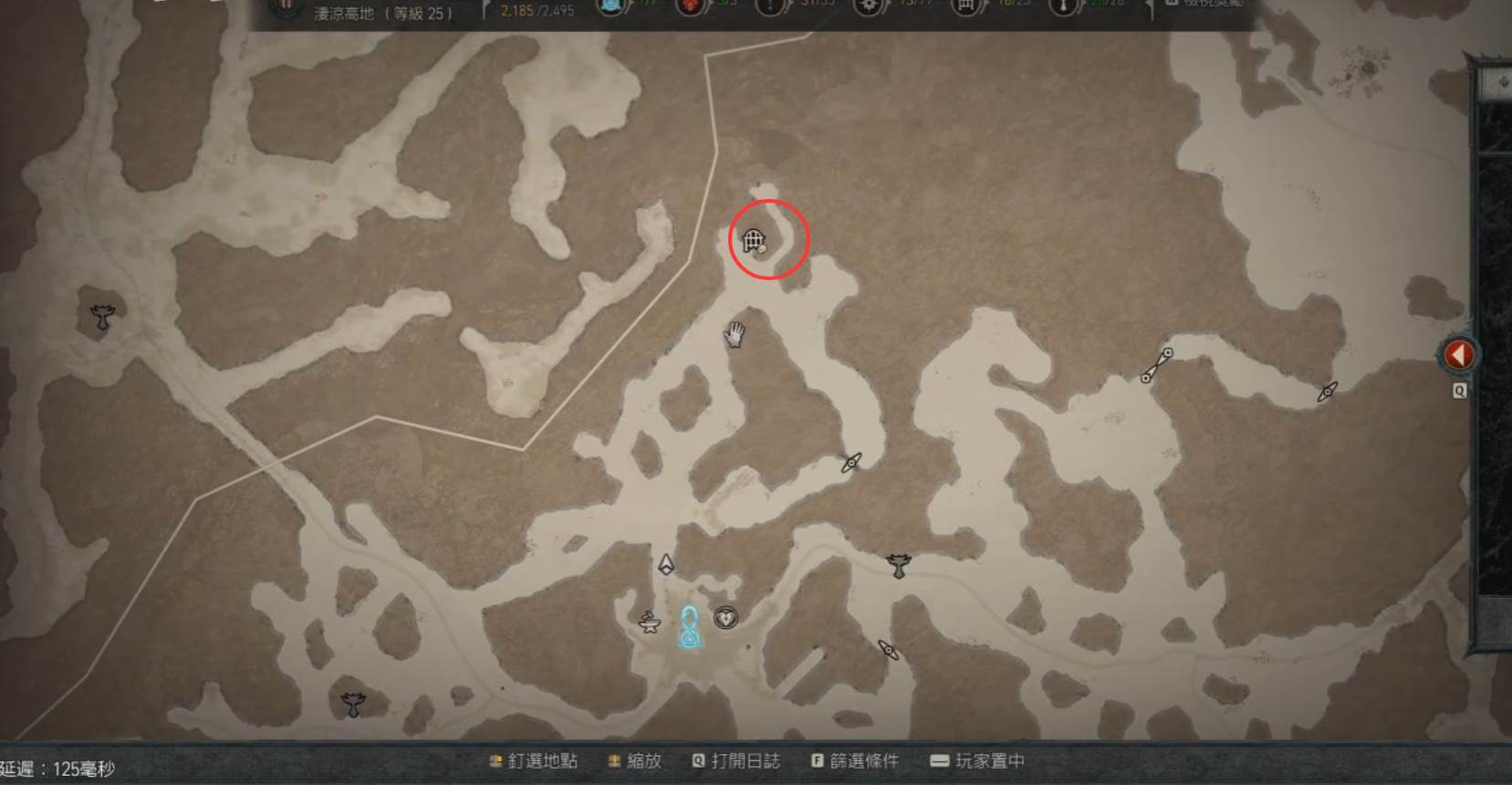Click the blue waypoint marker

[691, 628]
